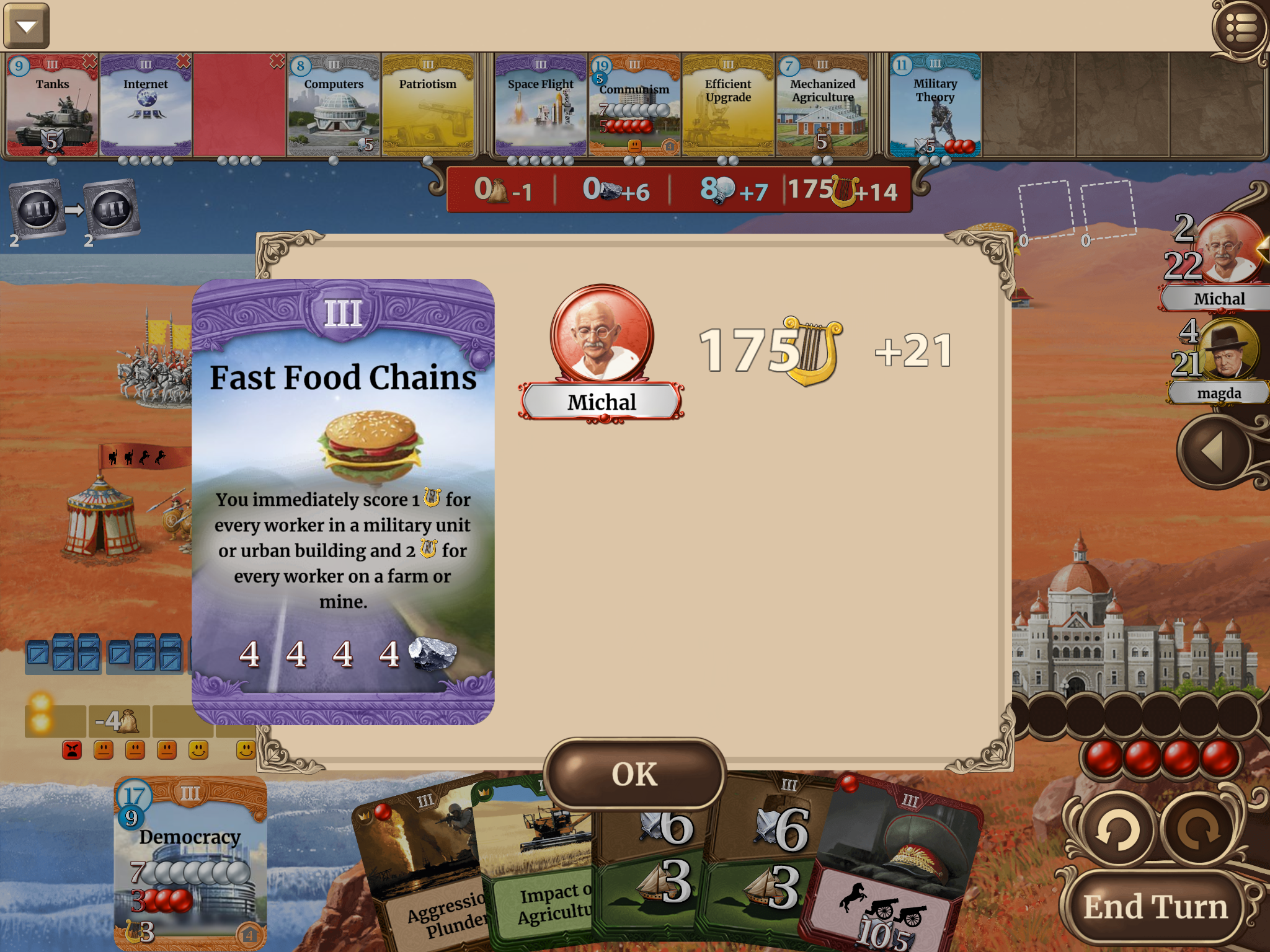
Task: Pick the Internet card
Action: pos(146,105)
